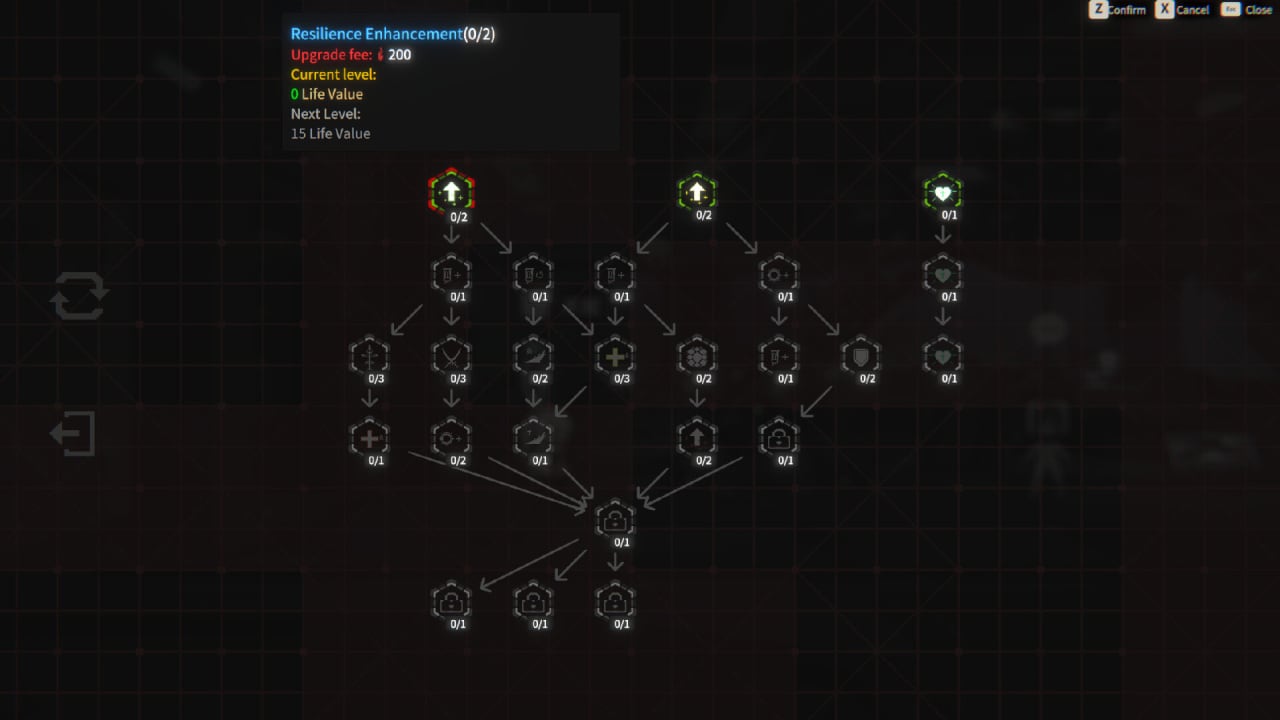Pick the gear node marked 0/2
The width and height of the screenshot is (1280, 720).
(451, 437)
